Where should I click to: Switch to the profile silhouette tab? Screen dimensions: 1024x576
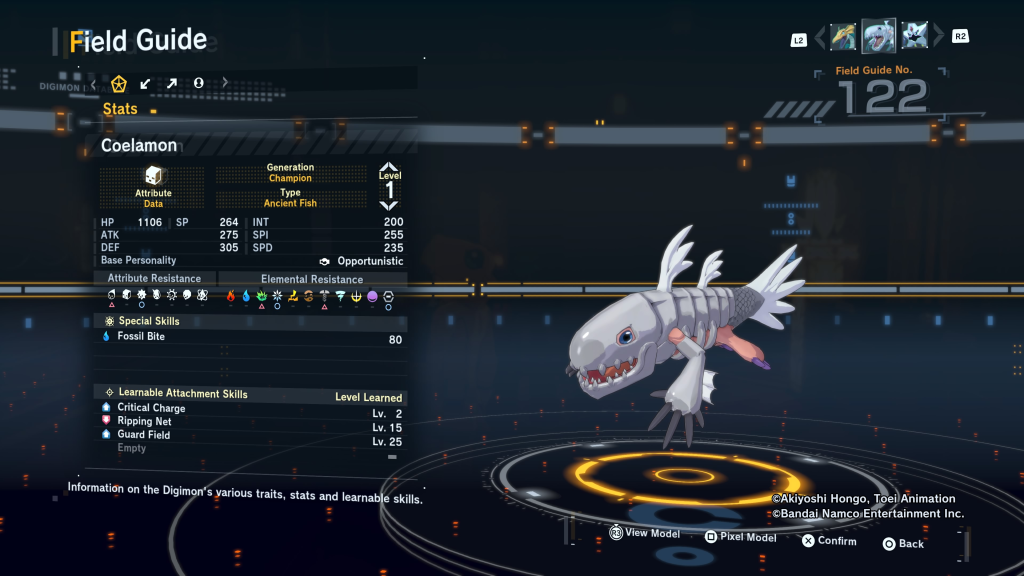click(x=198, y=83)
